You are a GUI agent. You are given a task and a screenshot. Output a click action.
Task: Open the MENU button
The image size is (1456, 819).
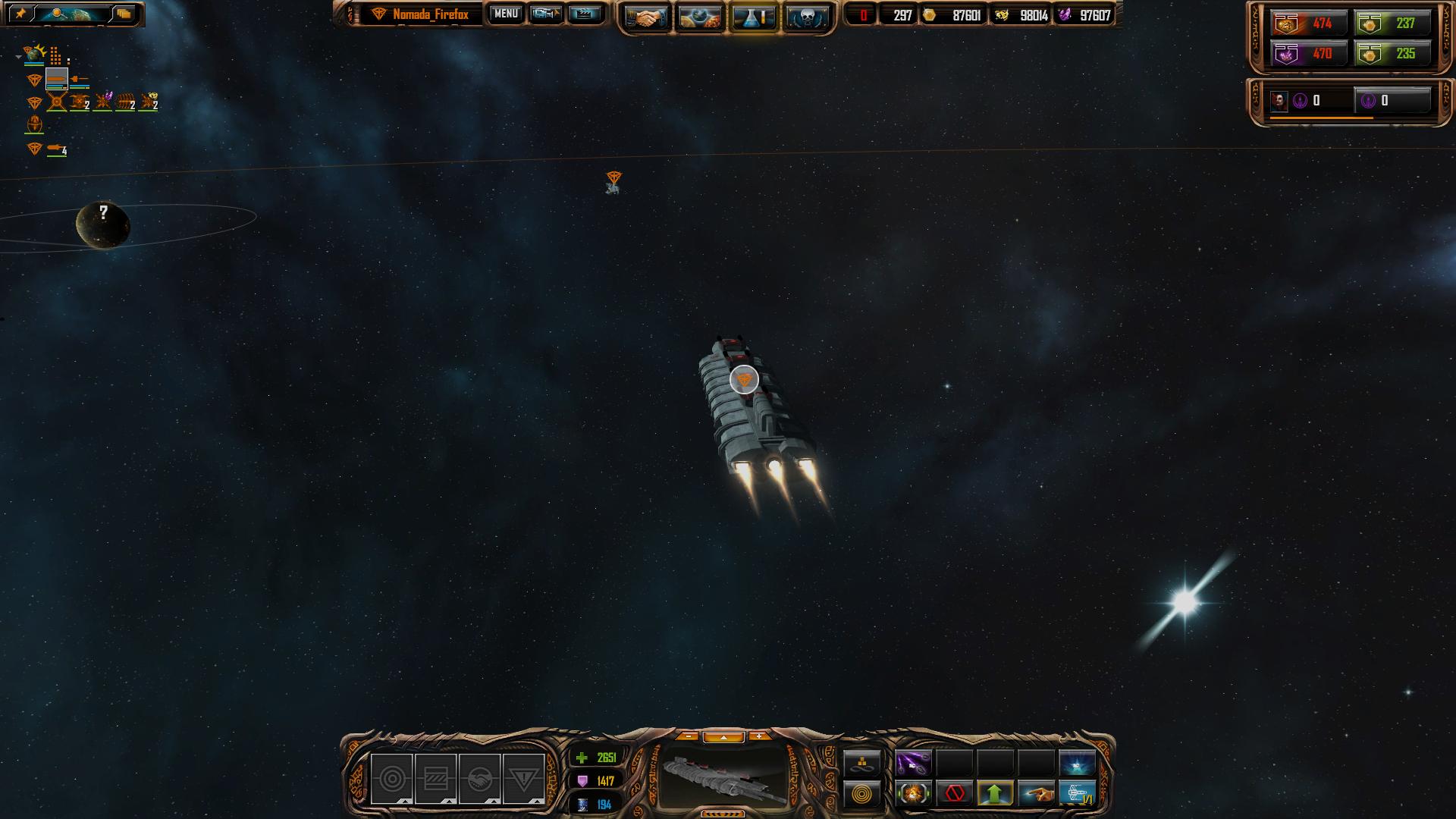tap(506, 14)
